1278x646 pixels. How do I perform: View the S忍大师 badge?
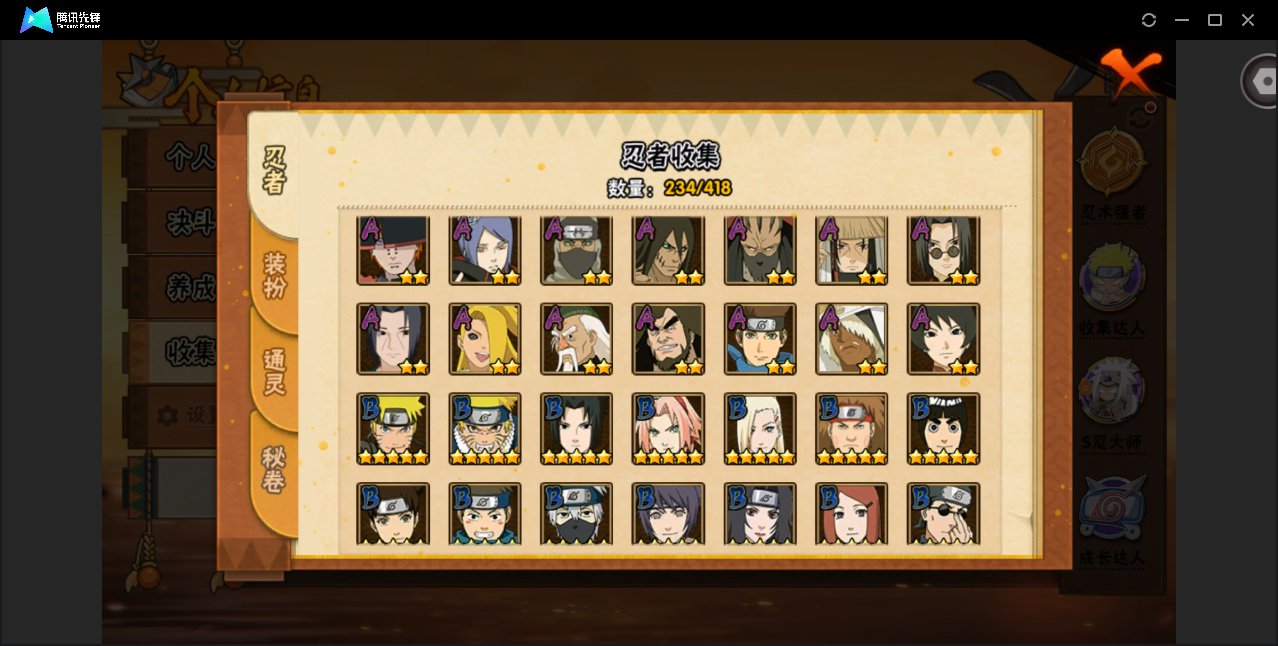tap(1112, 395)
